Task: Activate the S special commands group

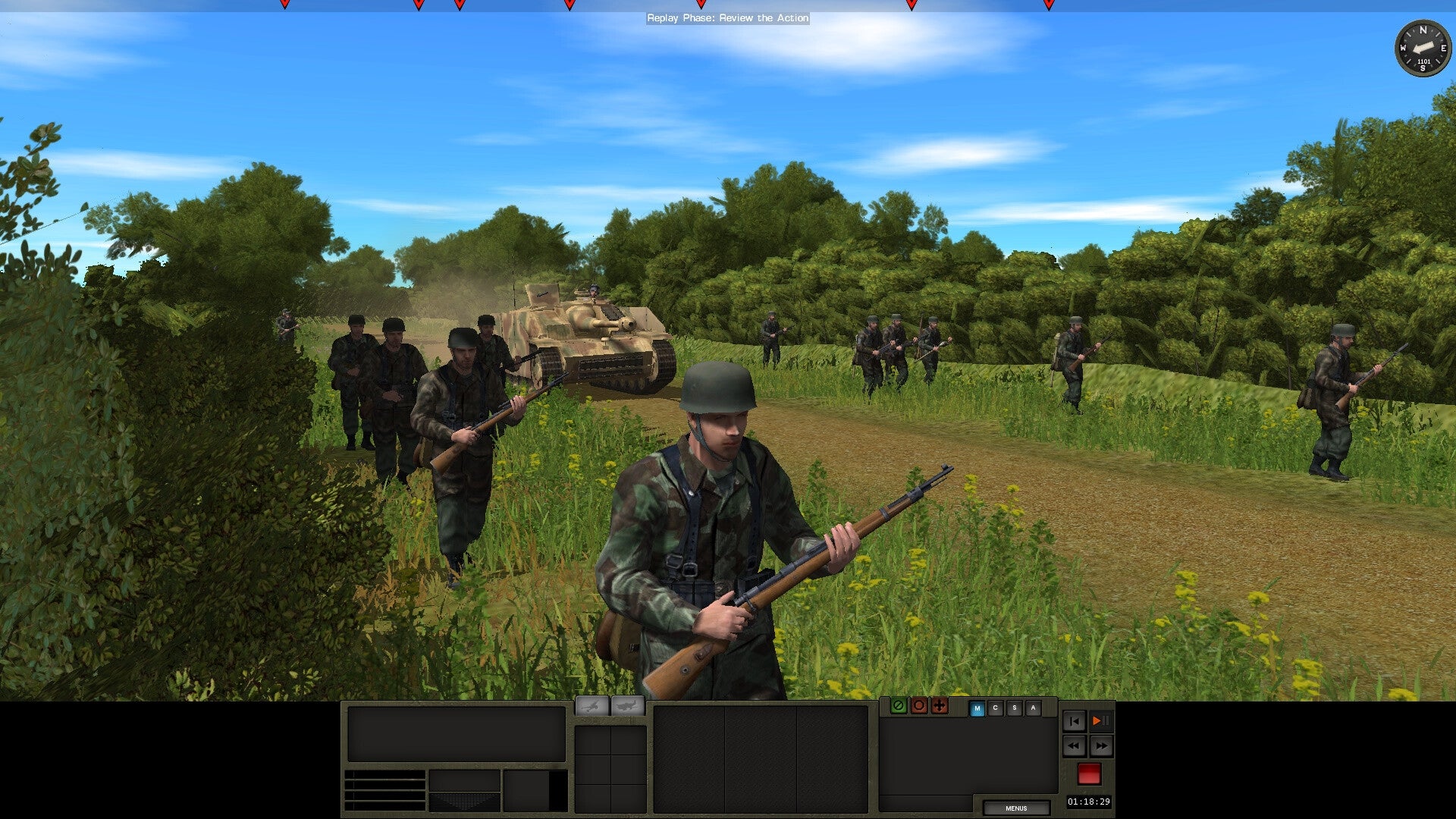Action: point(1015,708)
